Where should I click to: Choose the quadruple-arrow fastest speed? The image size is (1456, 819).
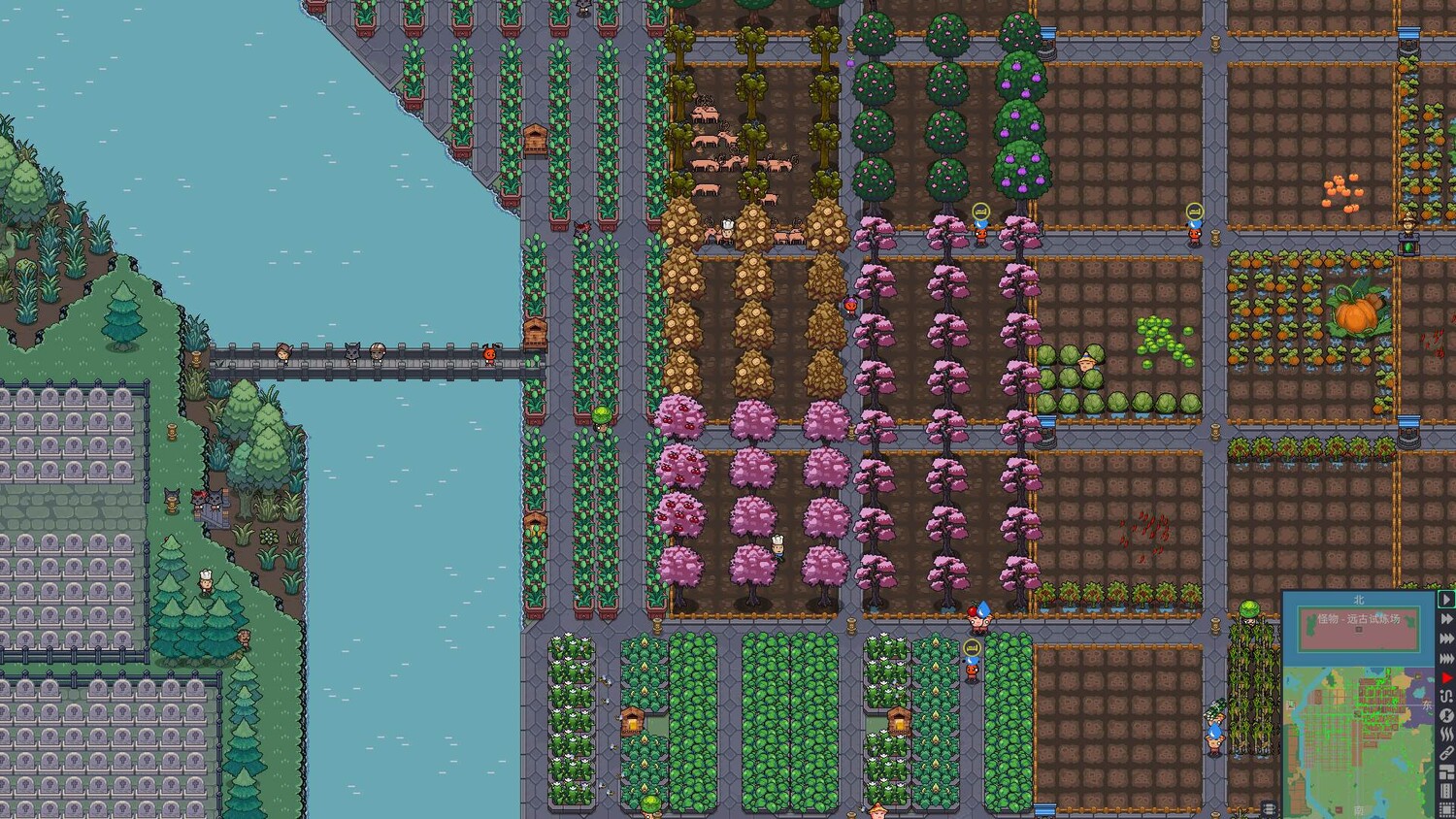pyautogui.click(x=1446, y=659)
